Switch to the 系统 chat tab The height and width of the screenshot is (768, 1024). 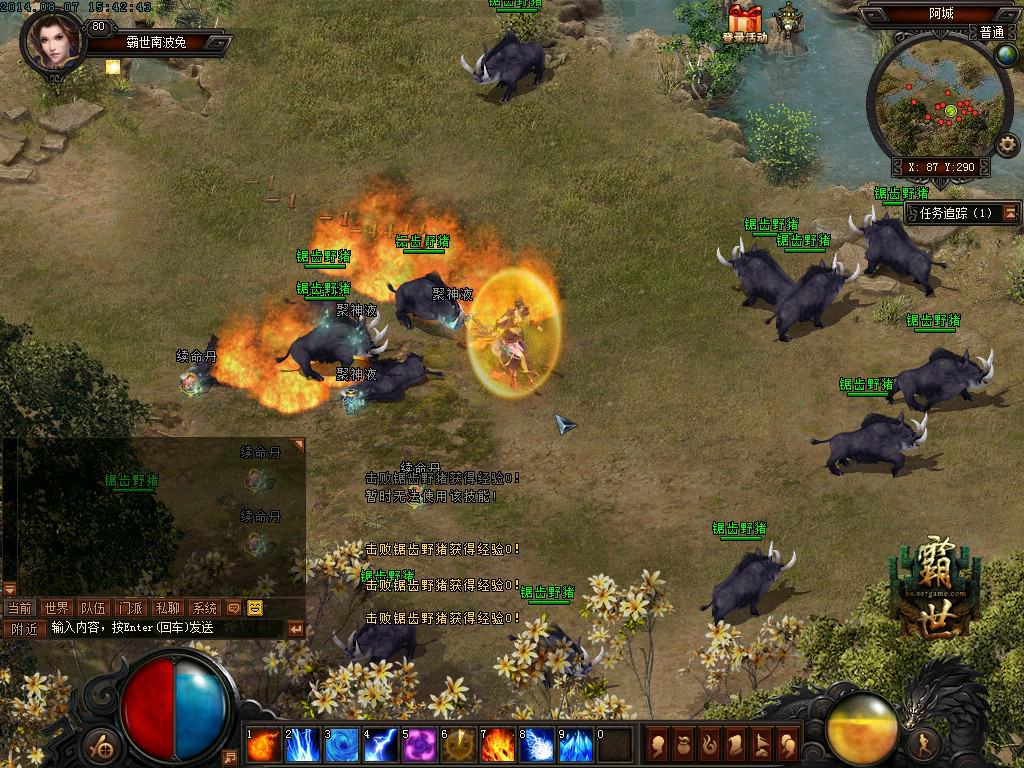[x=205, y=608]
